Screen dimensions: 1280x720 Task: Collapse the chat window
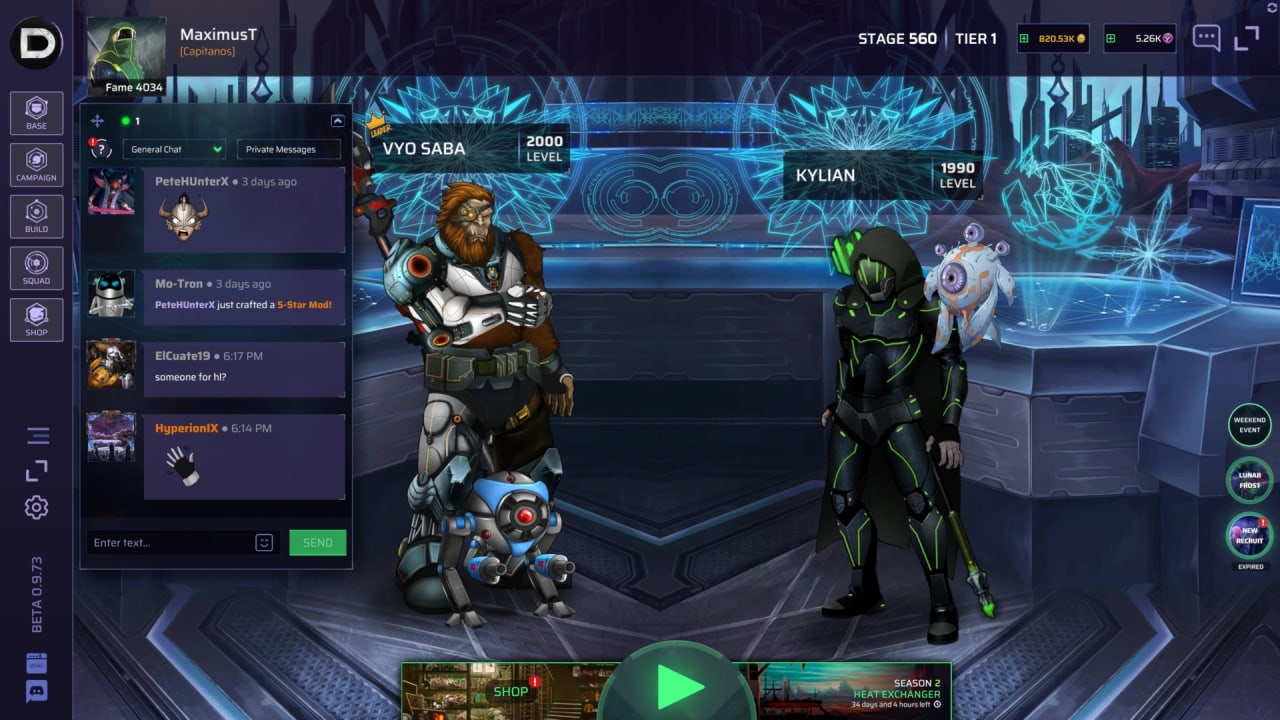pyautogui.click(x=337, y=121)
